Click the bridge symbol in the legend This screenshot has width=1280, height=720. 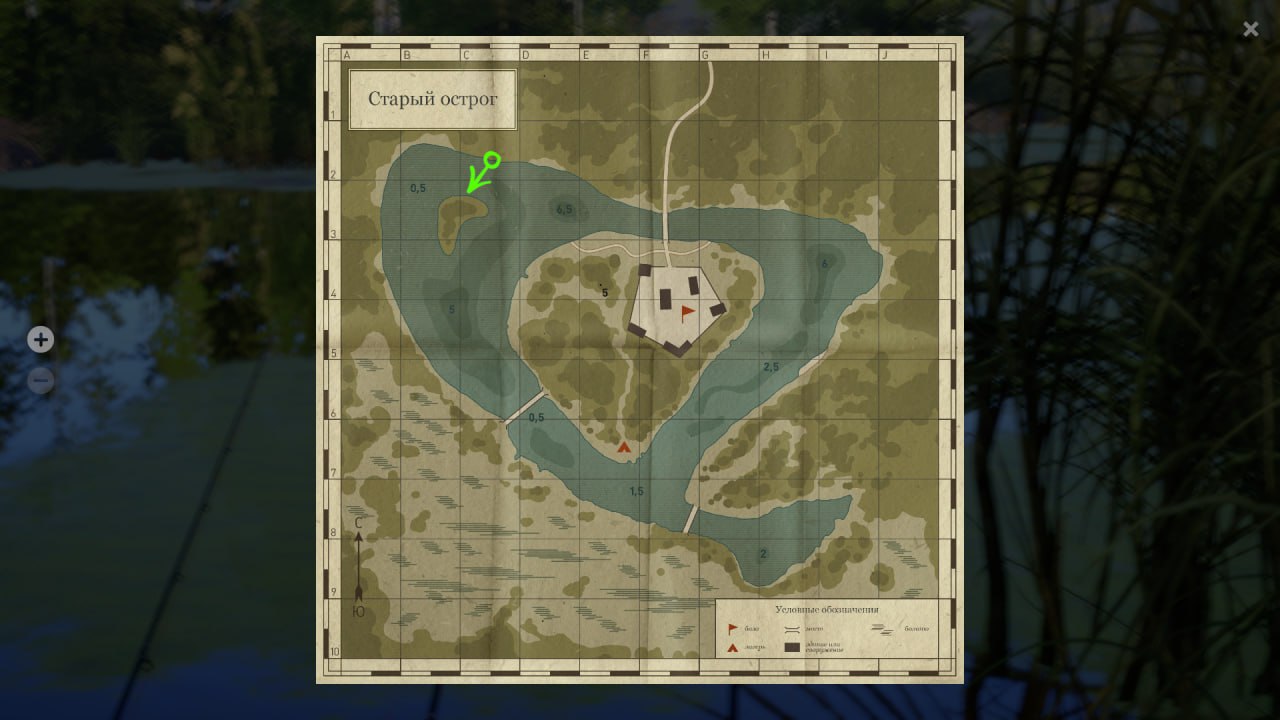click(792, 629)
